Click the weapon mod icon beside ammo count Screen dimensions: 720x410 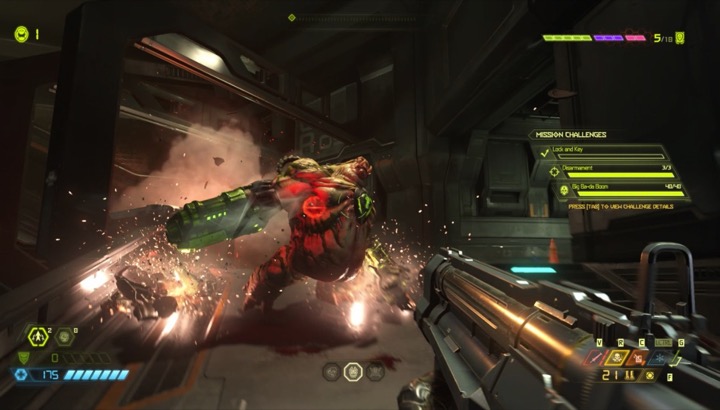coord(650,376)
